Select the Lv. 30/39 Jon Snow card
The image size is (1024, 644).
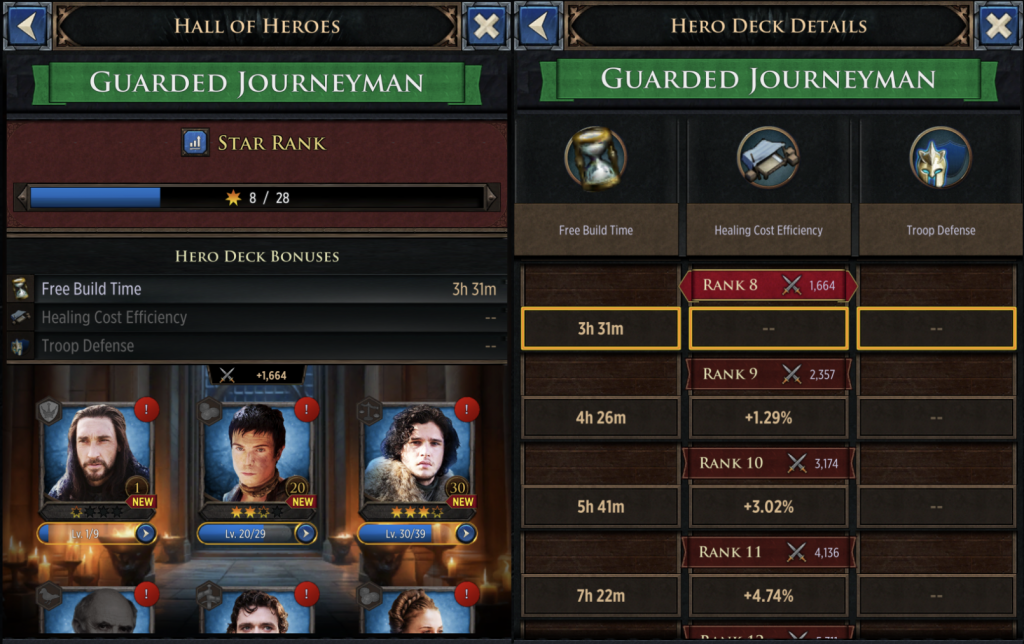click(x=419, y=455)
